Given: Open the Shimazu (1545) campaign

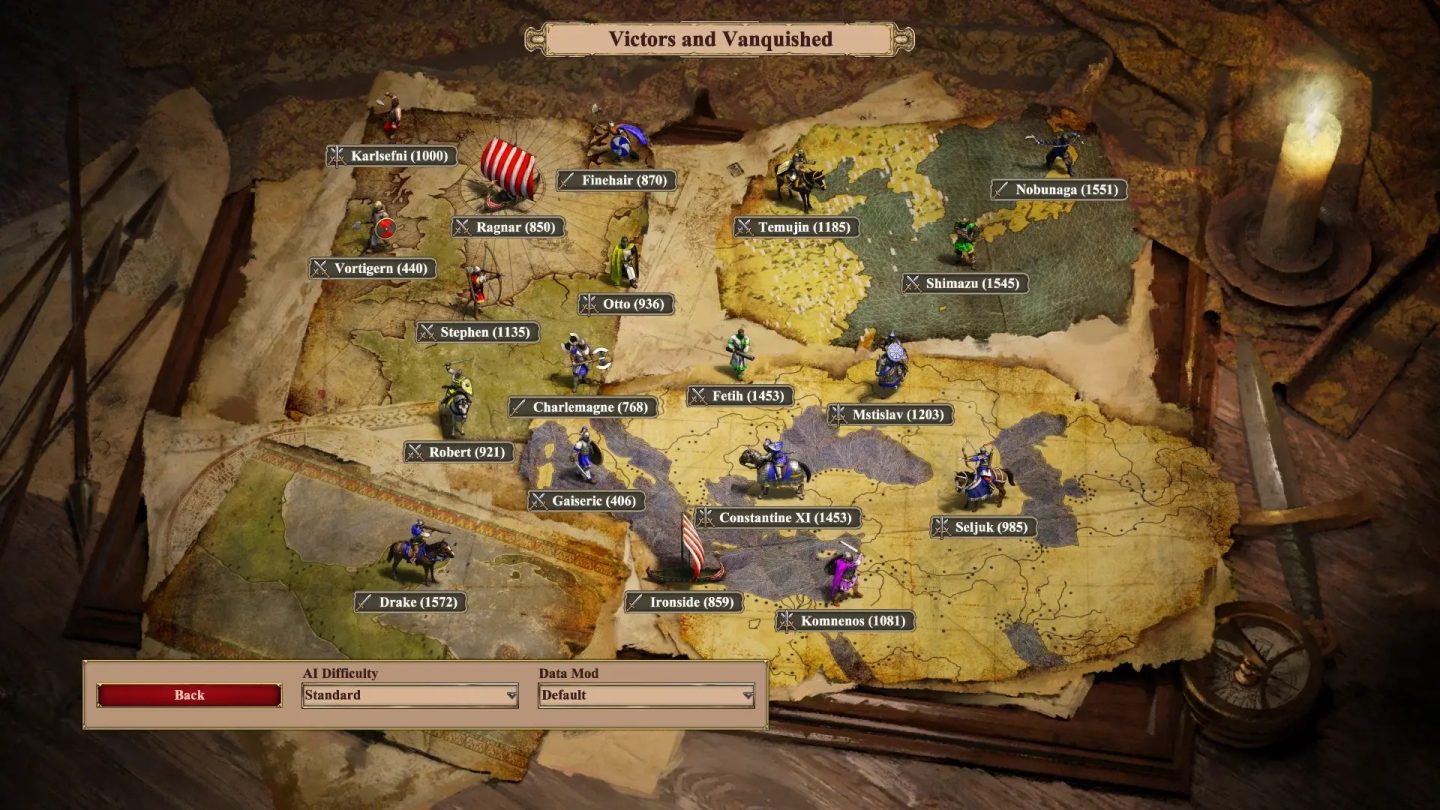Looking at the screenshot, I should click(963, 283).
